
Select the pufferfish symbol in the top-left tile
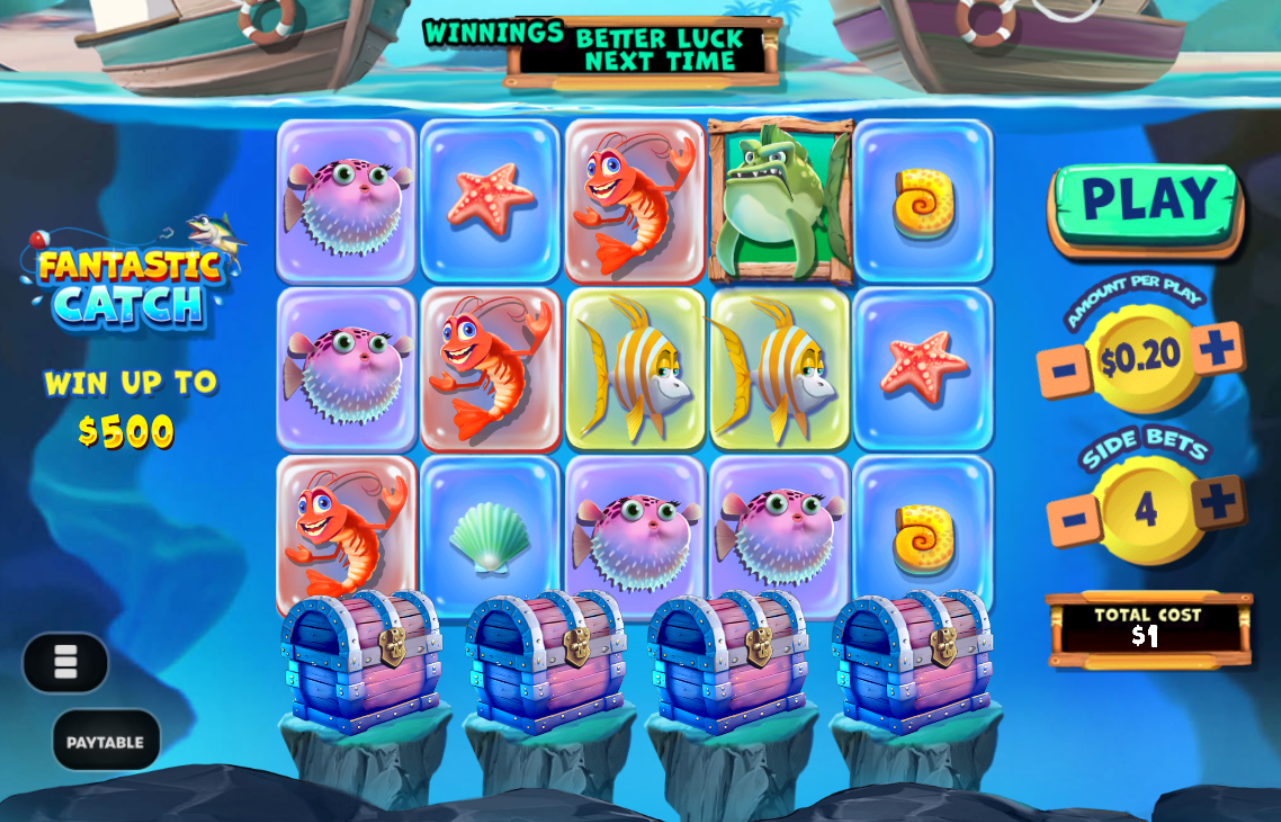pyautogui.click(x=345, y=198)
